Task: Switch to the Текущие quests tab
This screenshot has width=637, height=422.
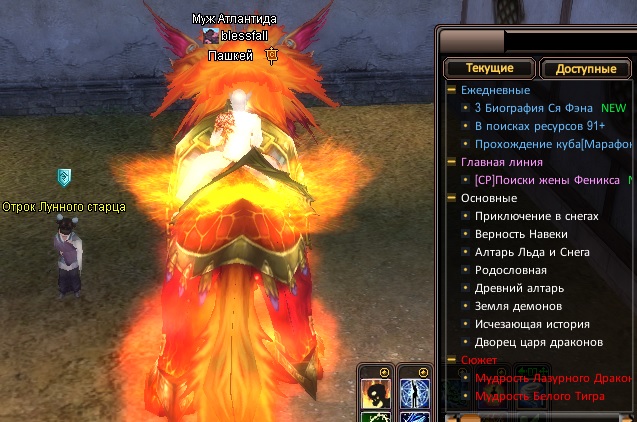Action: (488, 69)
